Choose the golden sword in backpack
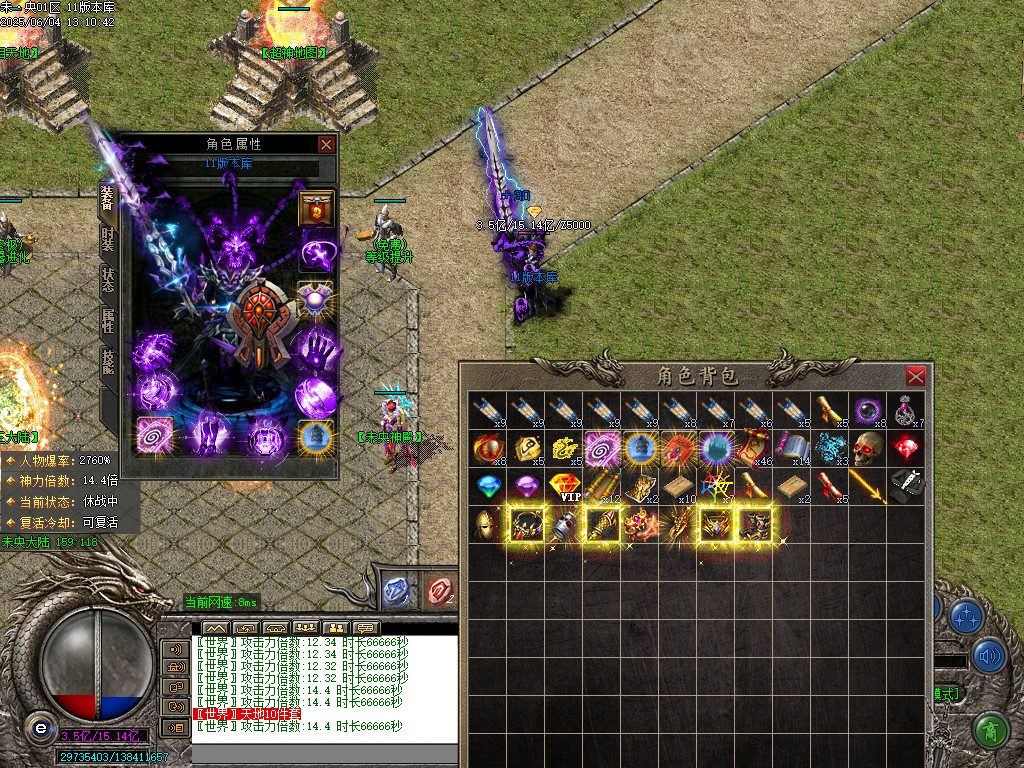 point(868,486)
